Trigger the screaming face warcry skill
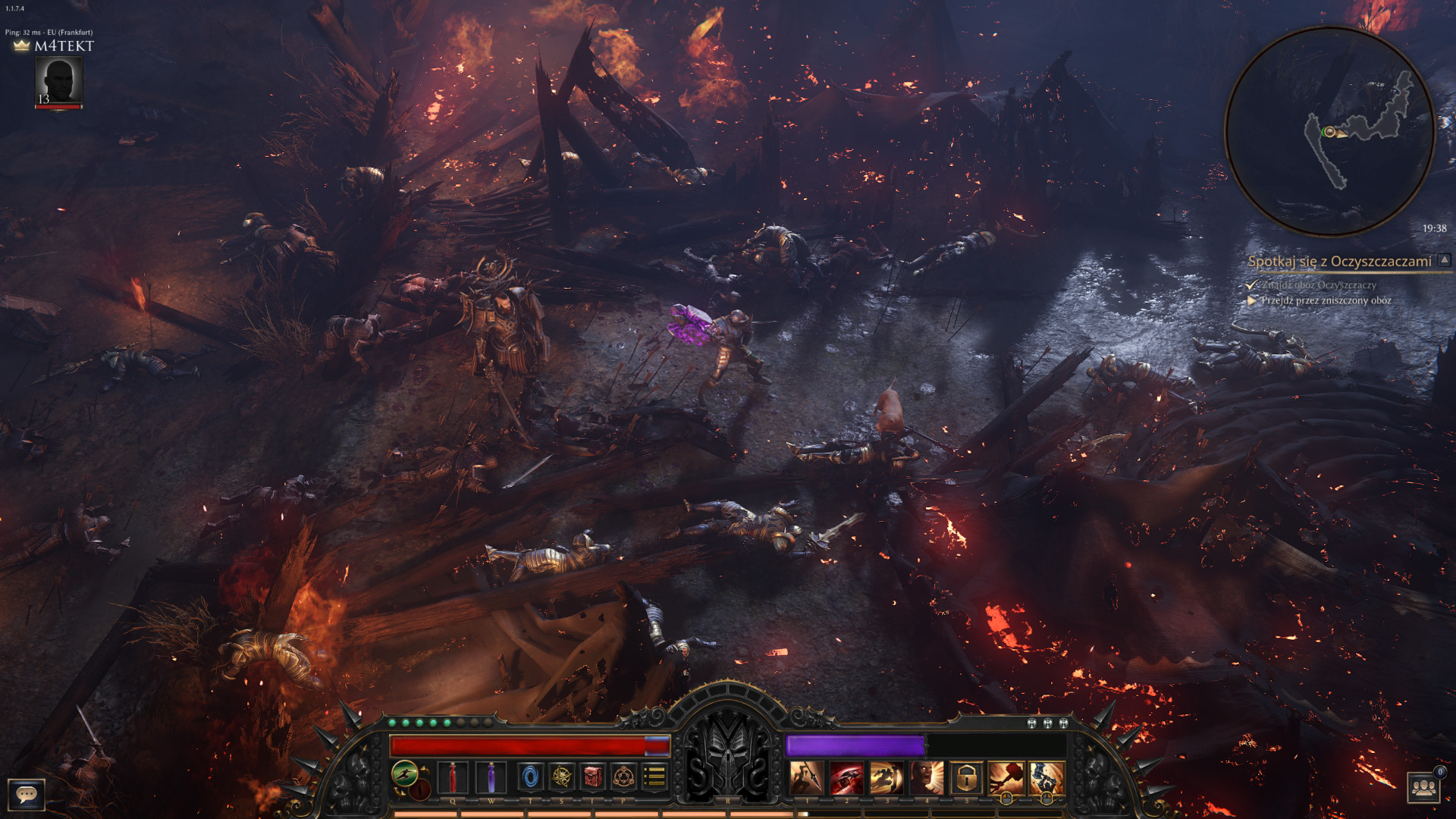This screenshot has width=1456, height=819. pos(926,778)
